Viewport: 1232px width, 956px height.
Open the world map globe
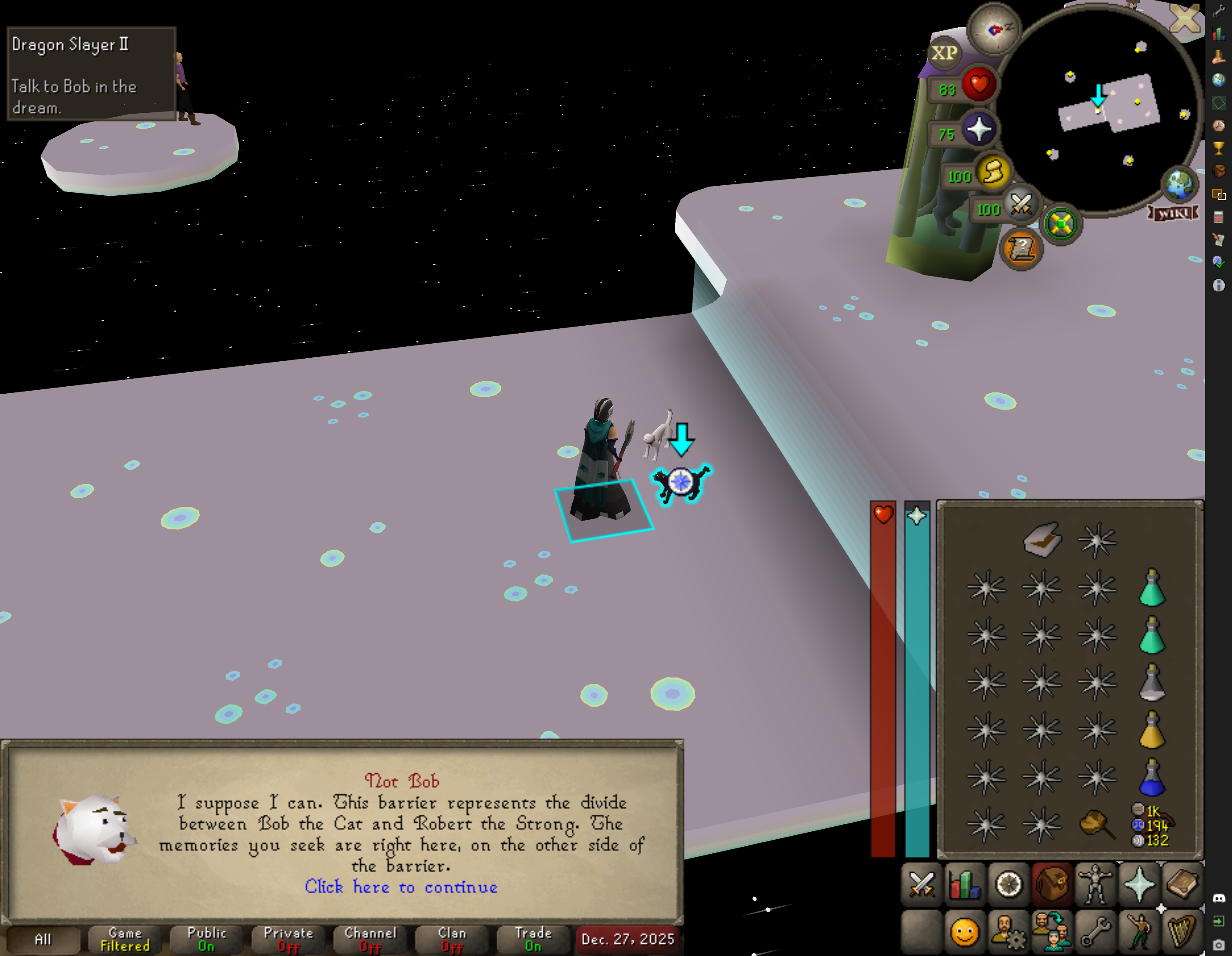pos(1179,184)
